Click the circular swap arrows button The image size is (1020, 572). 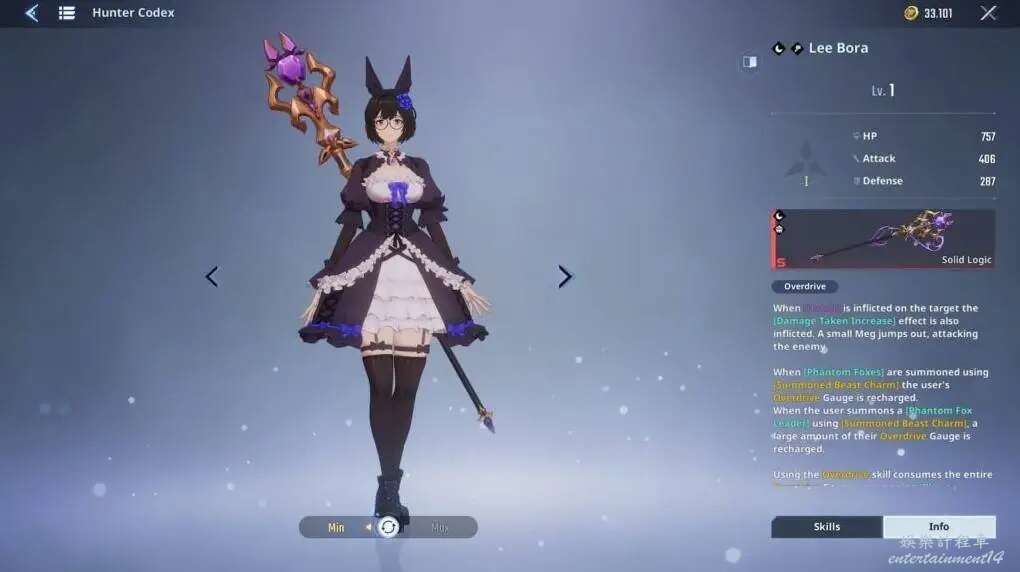(x=388, y=527)
